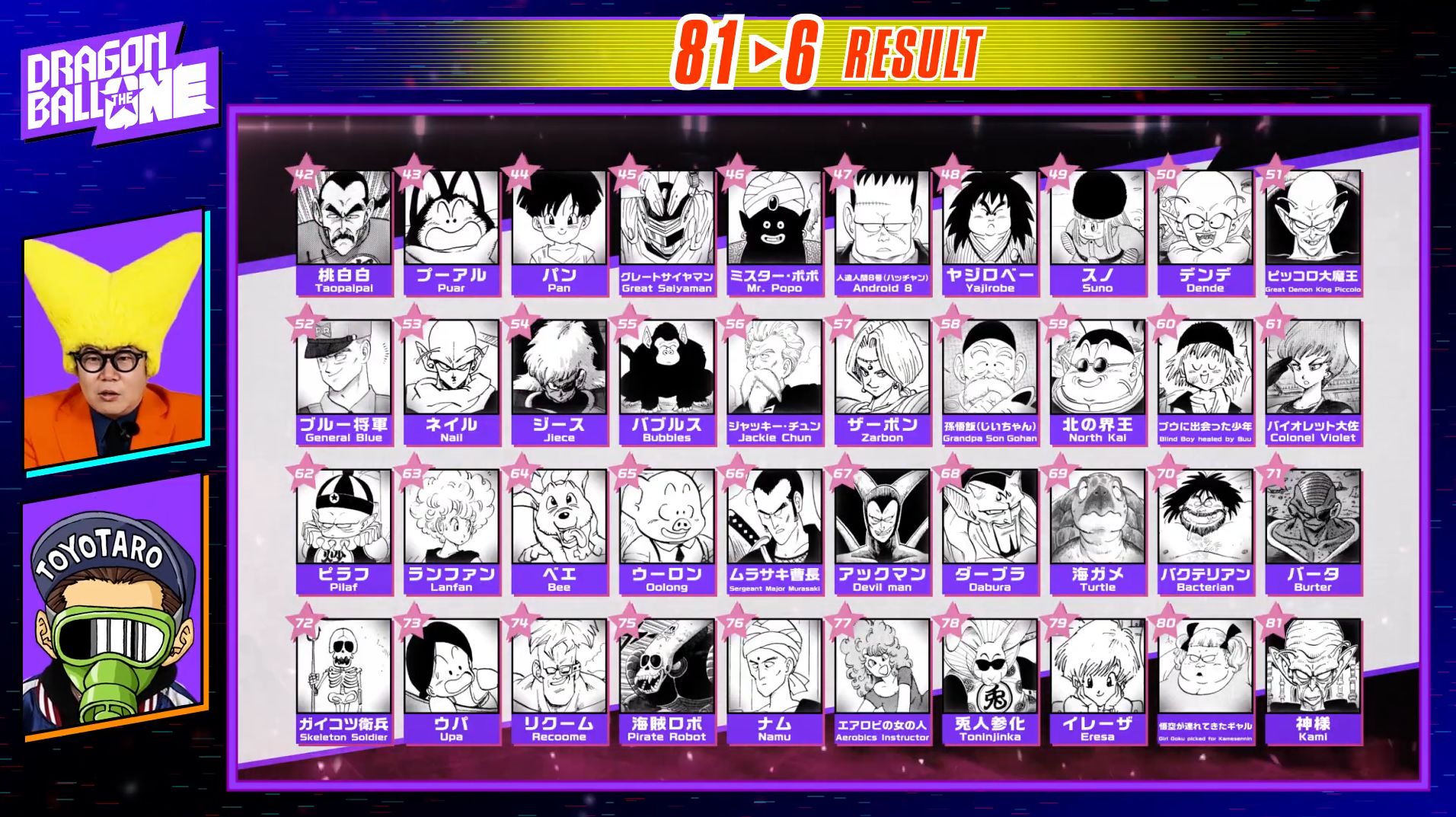Click the Oolong tile

(x=666, y=531)
